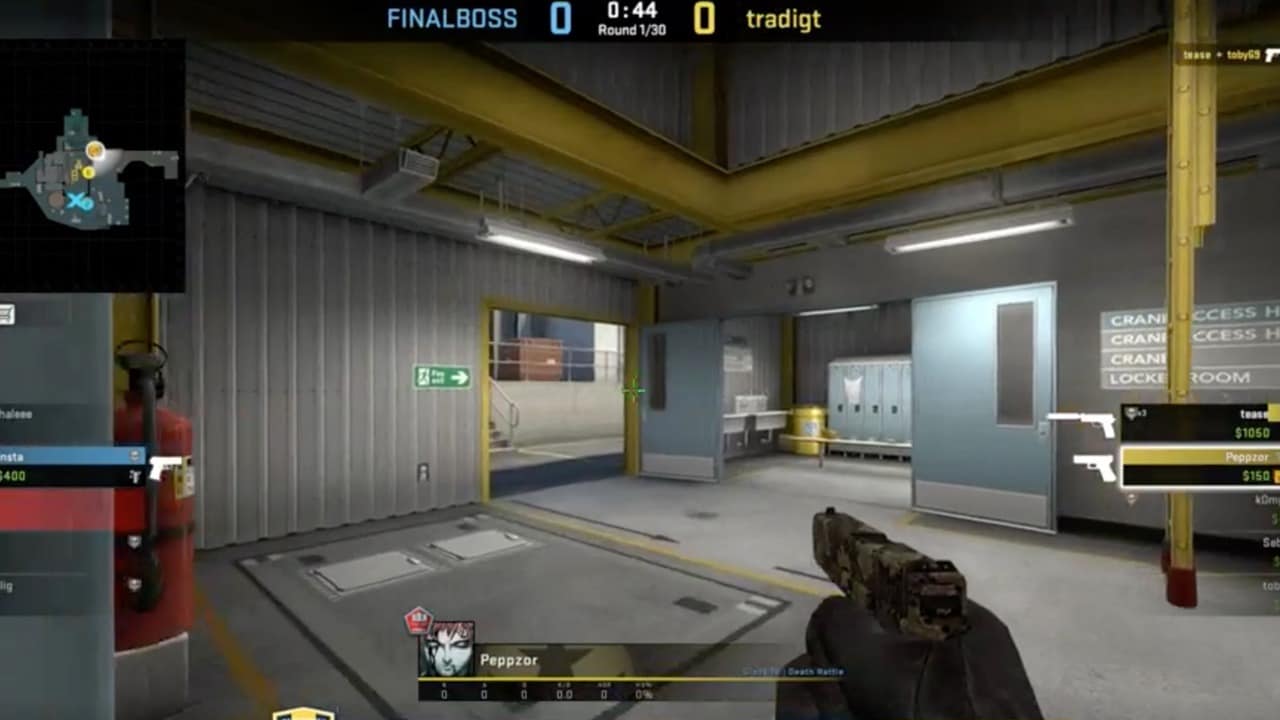Click Peppzor's HS% stat entry
1280x720 pixels.
coord(644,692)
